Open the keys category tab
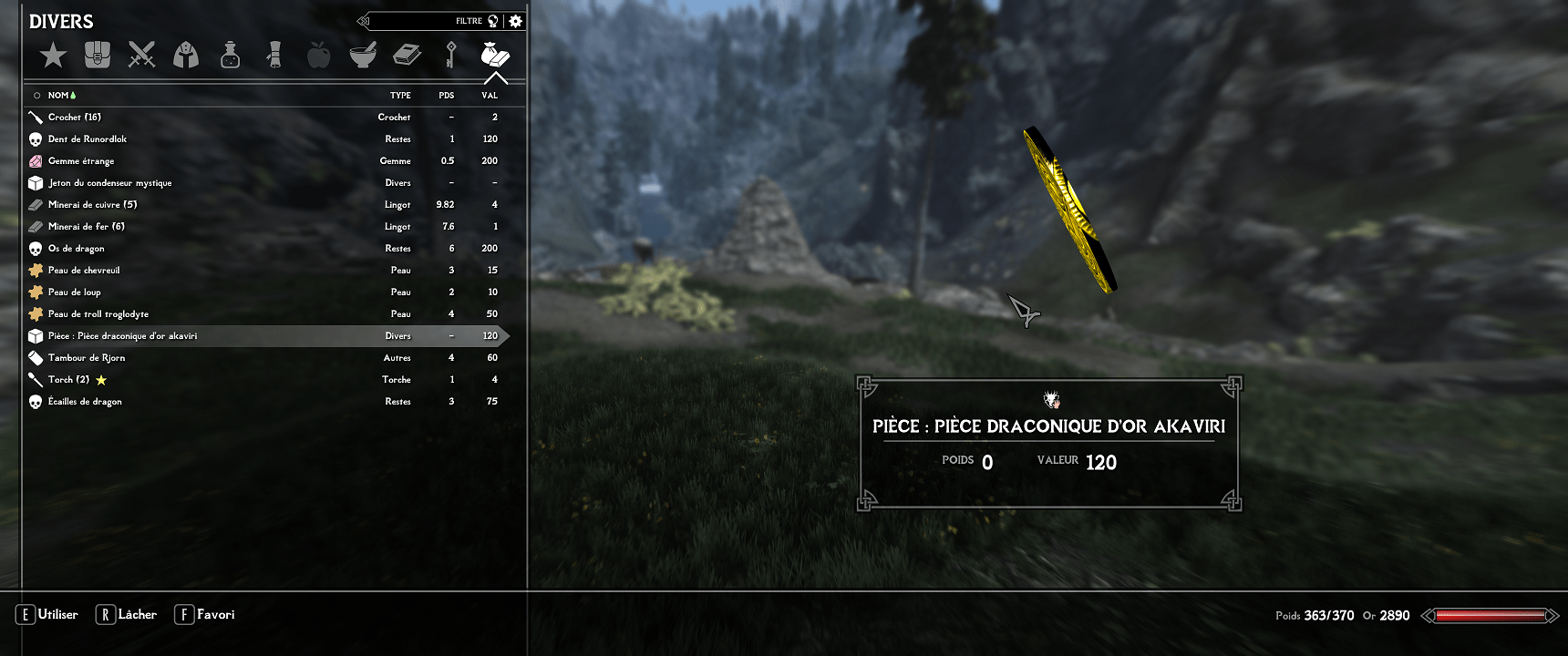Viewport: 1568px width, 656px height. tap(450, 56)
